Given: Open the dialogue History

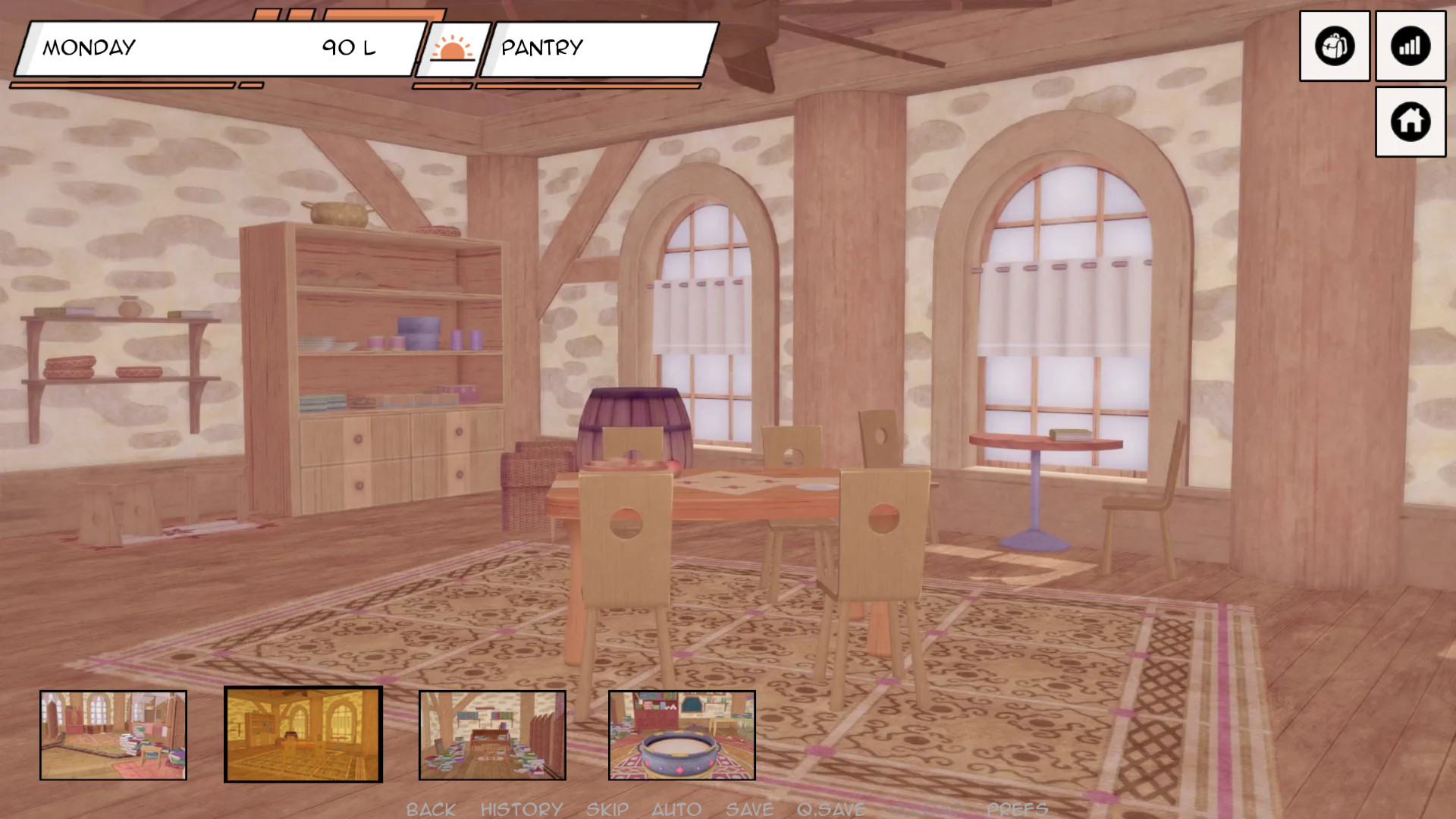Looking at the screenshot, I should point(522,809).
